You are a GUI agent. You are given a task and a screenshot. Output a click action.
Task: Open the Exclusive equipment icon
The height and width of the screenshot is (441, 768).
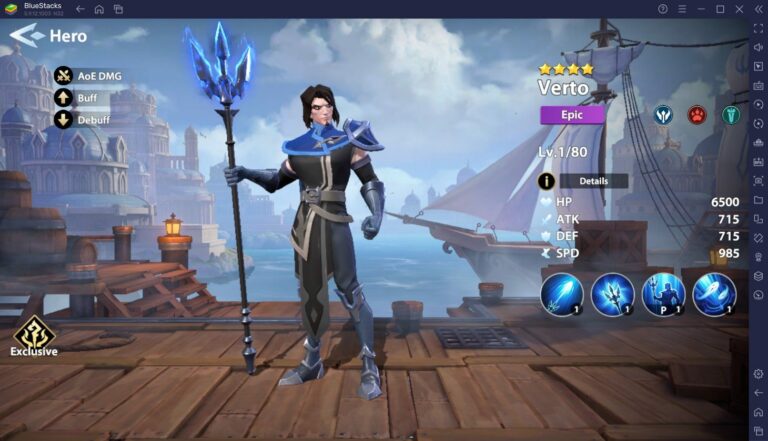(x=33, y=332)
